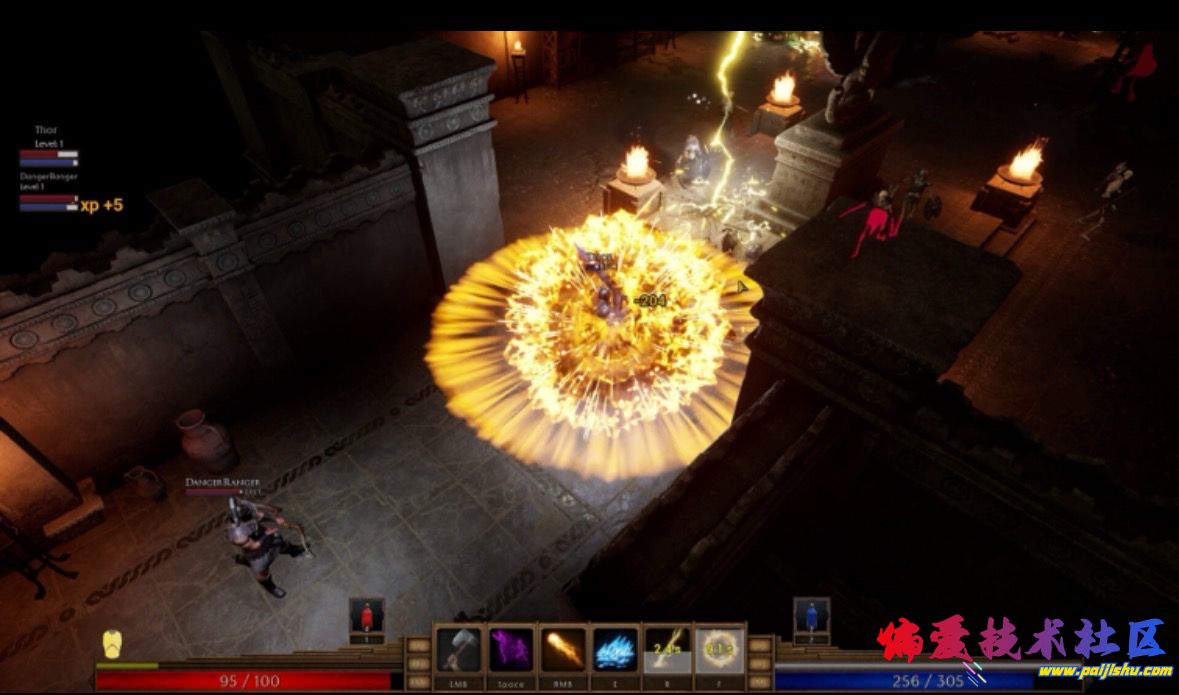The width and height of the screenshot is (1179, 695).
Task: Select Thor in the party list
Action: (47, 130)
